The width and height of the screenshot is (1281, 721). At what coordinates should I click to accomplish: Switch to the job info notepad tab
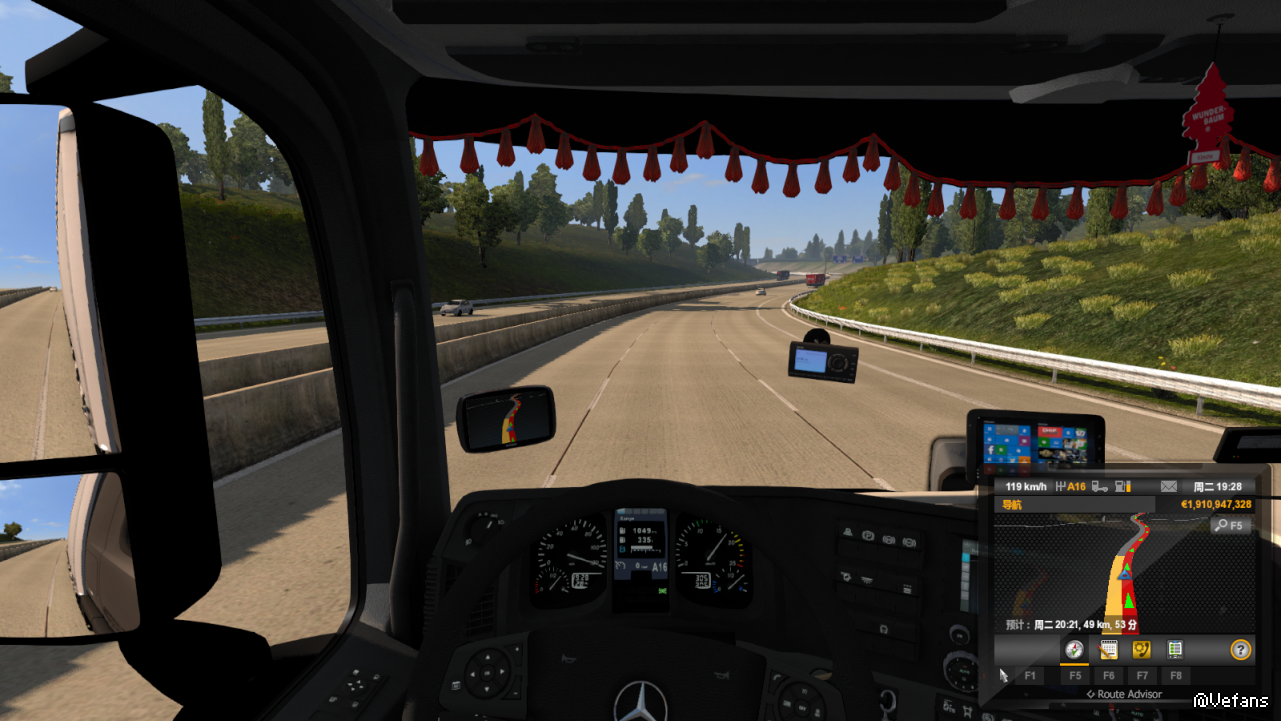tap(1108, 650)
